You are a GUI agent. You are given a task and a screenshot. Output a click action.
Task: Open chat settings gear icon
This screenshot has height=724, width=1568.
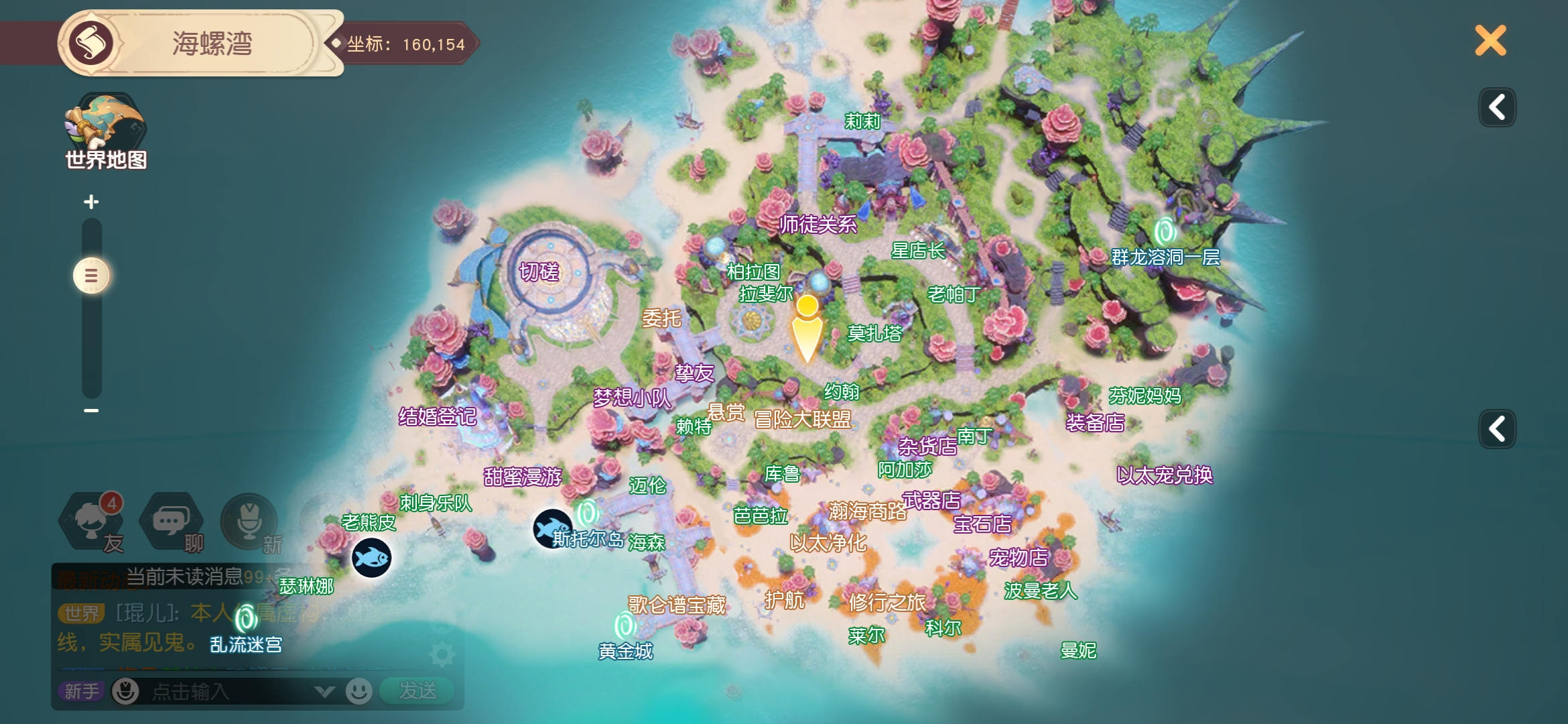[x=442, y=655]
